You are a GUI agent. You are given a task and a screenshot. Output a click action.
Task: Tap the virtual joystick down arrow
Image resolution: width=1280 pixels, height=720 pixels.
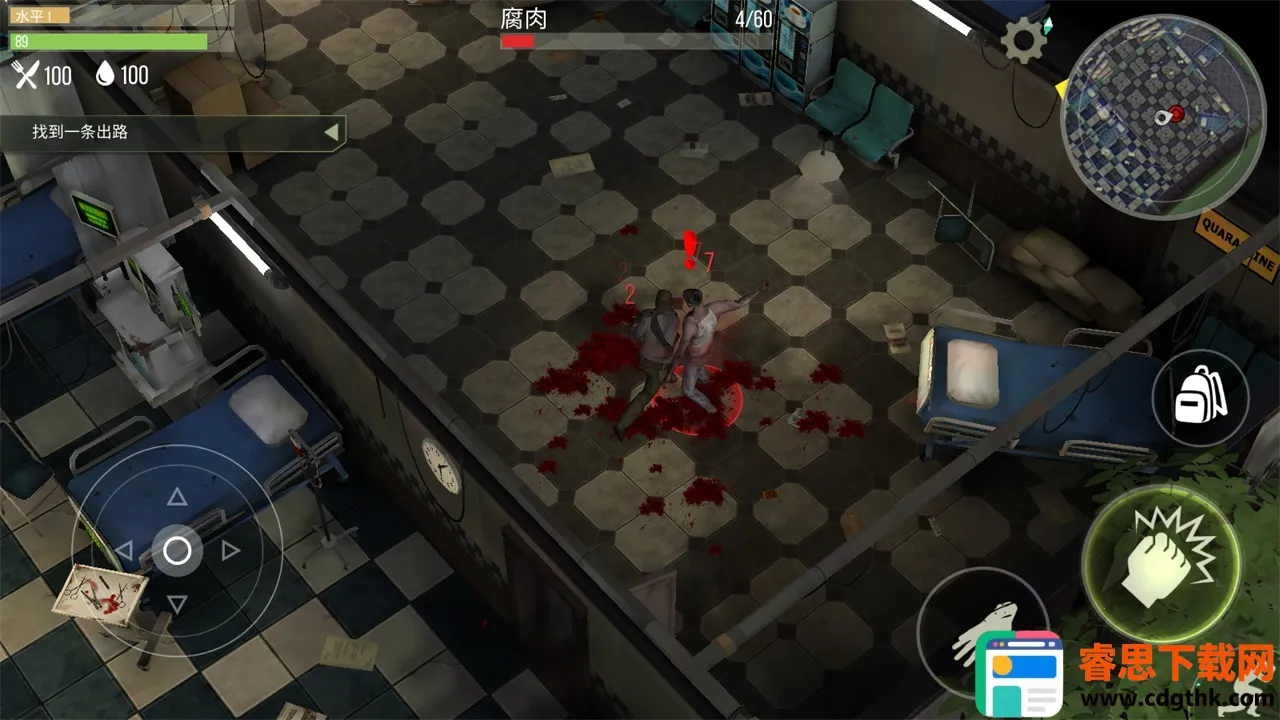pos(177,603)
